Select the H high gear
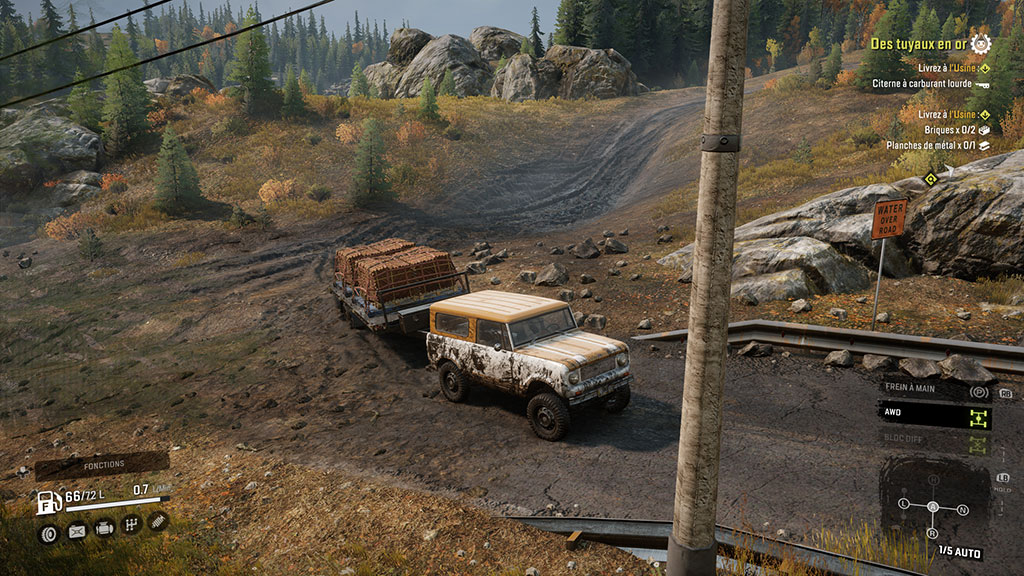This screenshot has width=1024, height=576. (933, 479)
